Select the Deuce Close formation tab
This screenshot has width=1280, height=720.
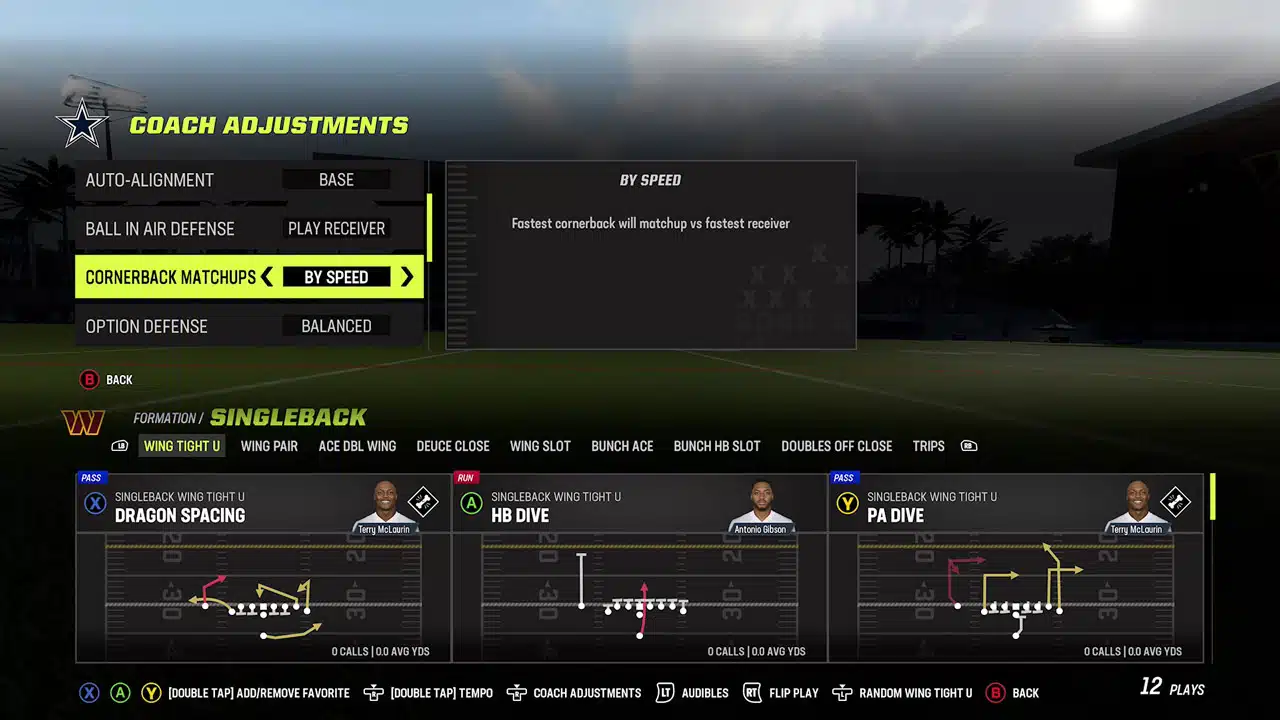pos(453,446)
